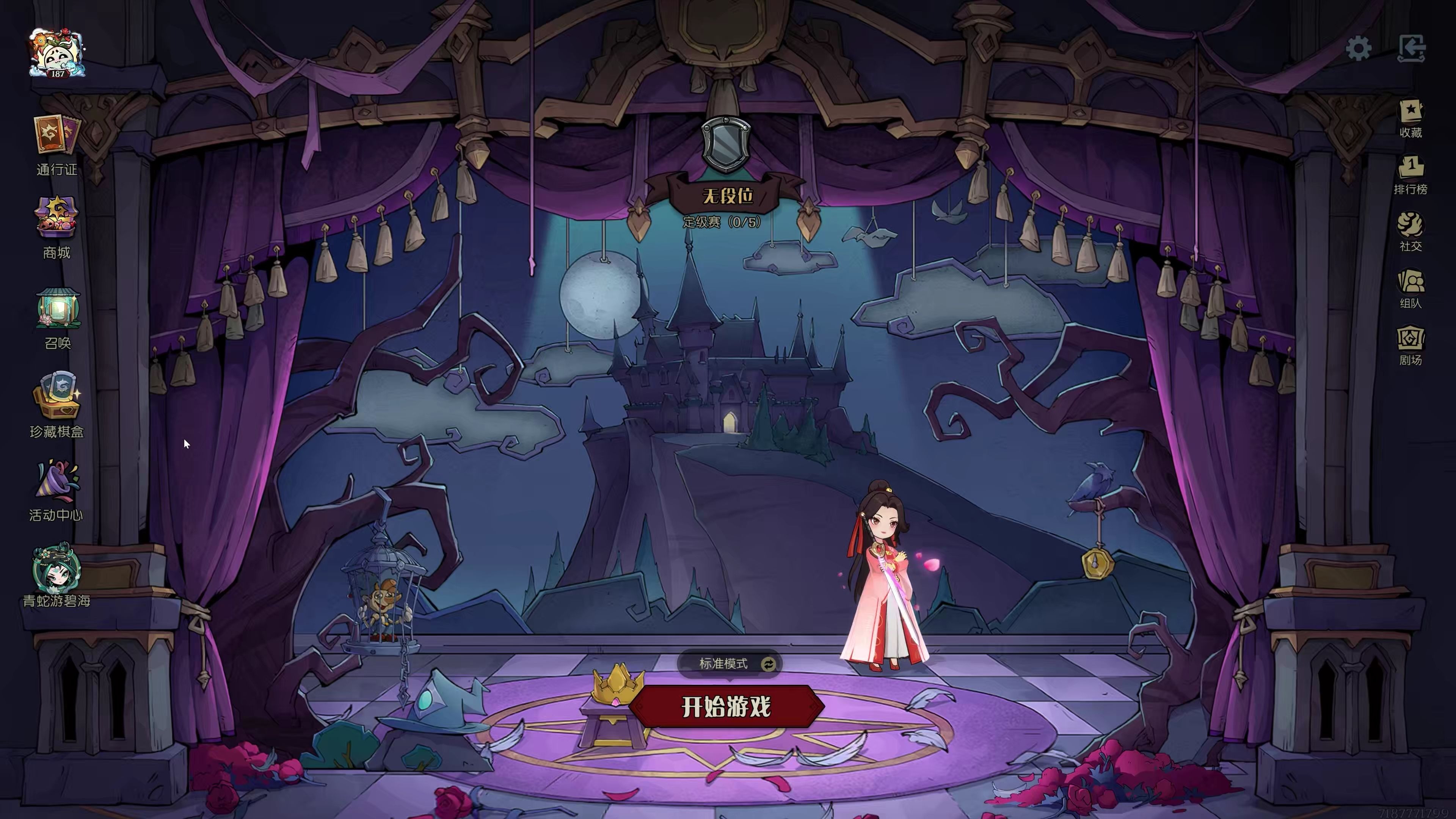Open the player profile avatar
Viewport: 1456px width, 819px height.
click(x=57, y=53)
